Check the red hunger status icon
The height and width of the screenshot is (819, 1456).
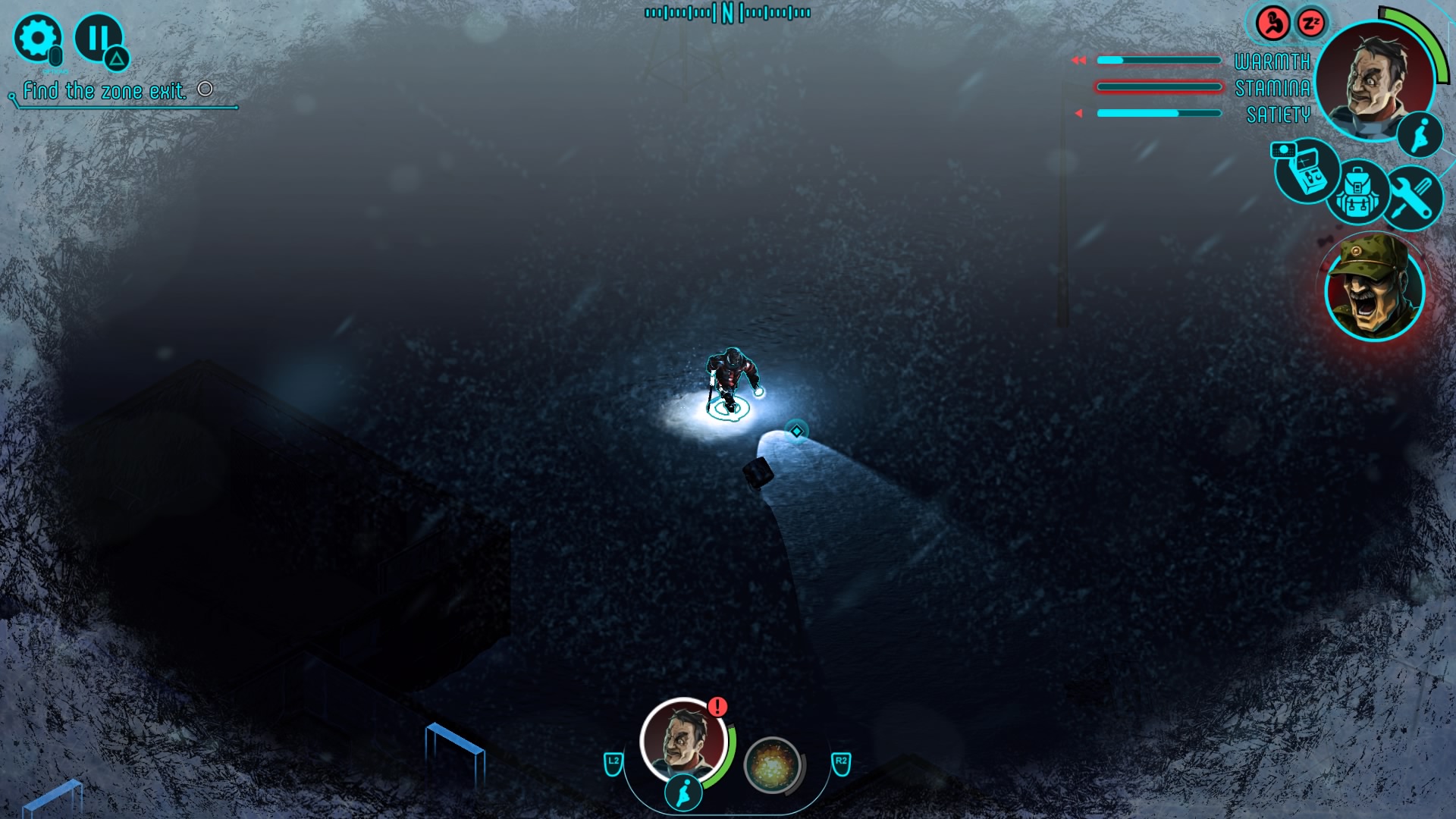[x=1273, y=24]
